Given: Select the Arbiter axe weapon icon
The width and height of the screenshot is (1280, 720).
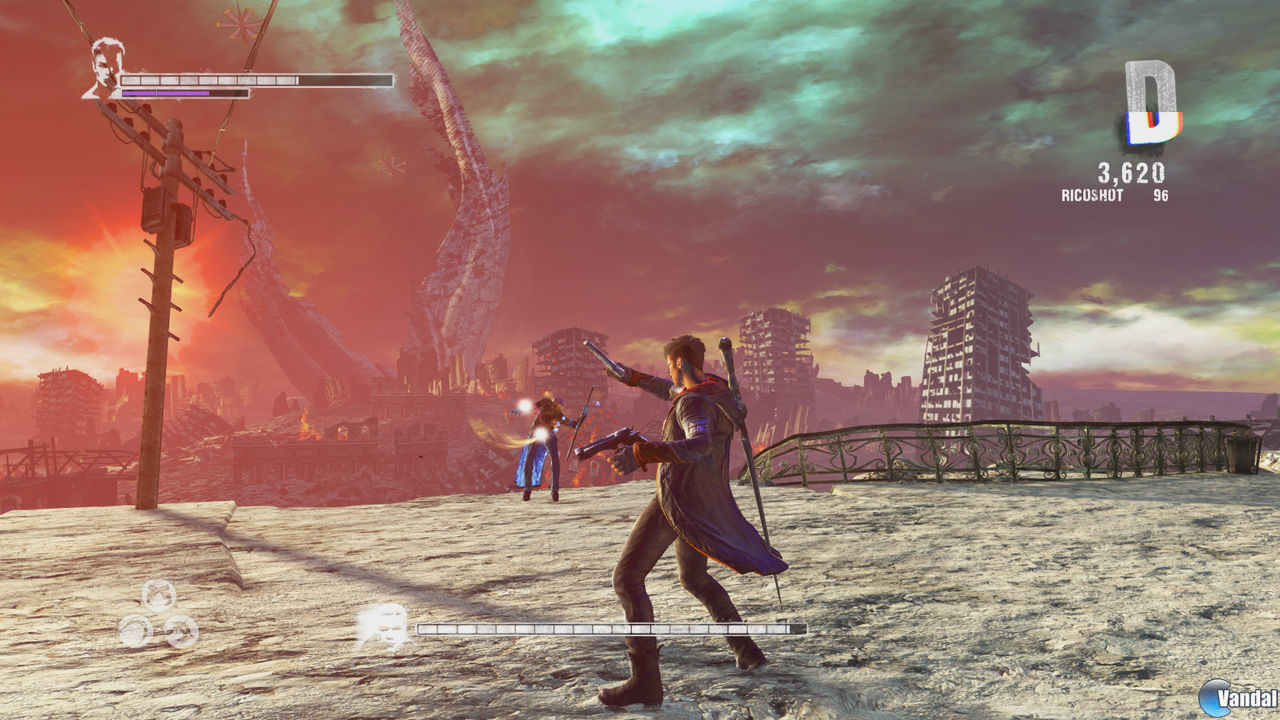Looking at the screenshot, I should tap(182, 631).
